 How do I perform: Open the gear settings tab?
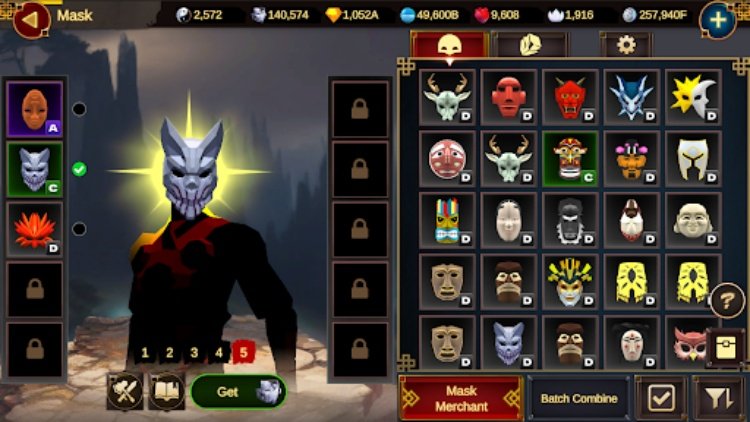pyautogui.click(x=626, y=44)
